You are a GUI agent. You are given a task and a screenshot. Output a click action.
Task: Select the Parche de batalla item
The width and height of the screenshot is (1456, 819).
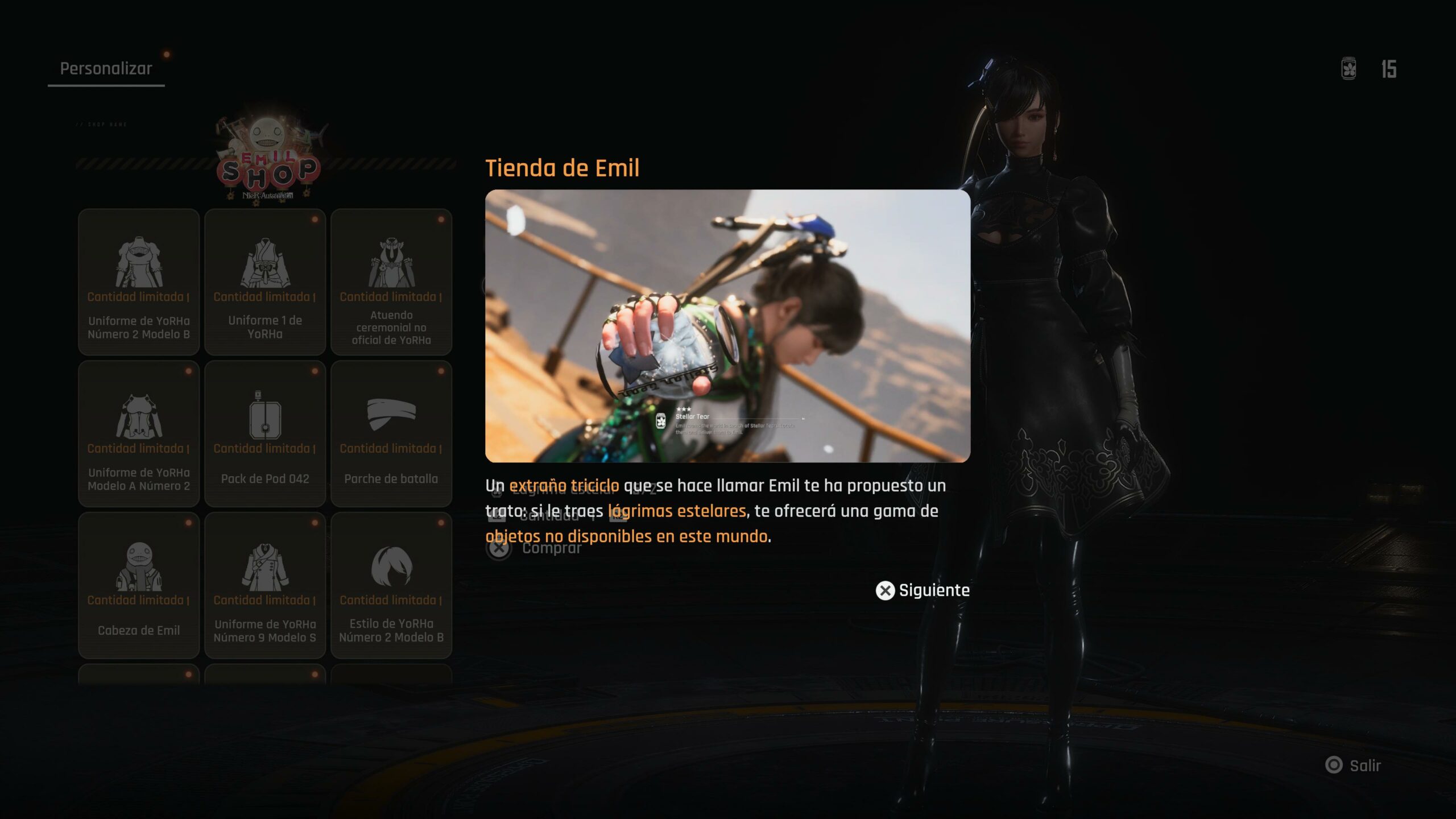tap(391, 433)
